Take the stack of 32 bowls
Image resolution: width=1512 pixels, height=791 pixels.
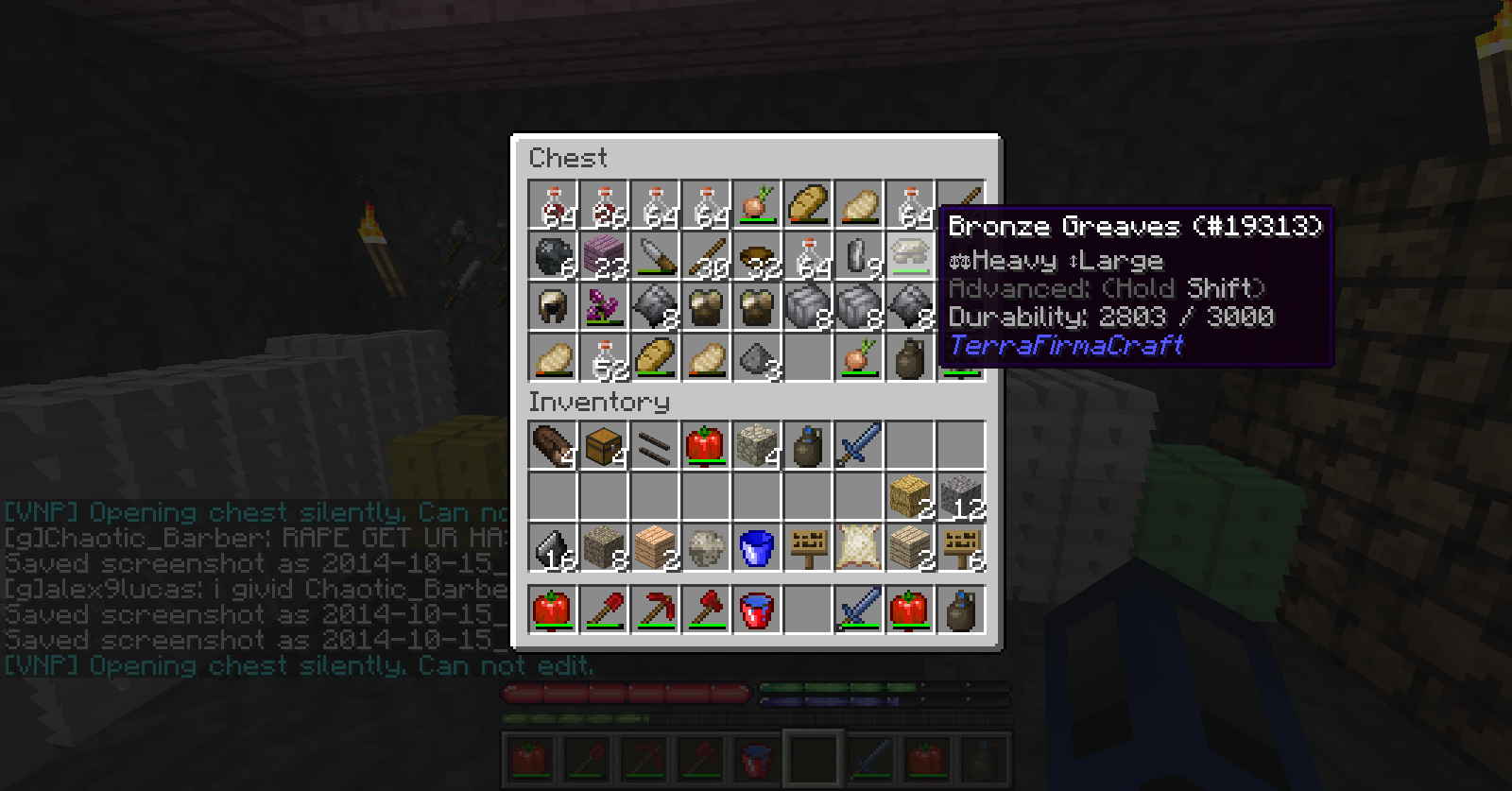(x=757, y=256)
